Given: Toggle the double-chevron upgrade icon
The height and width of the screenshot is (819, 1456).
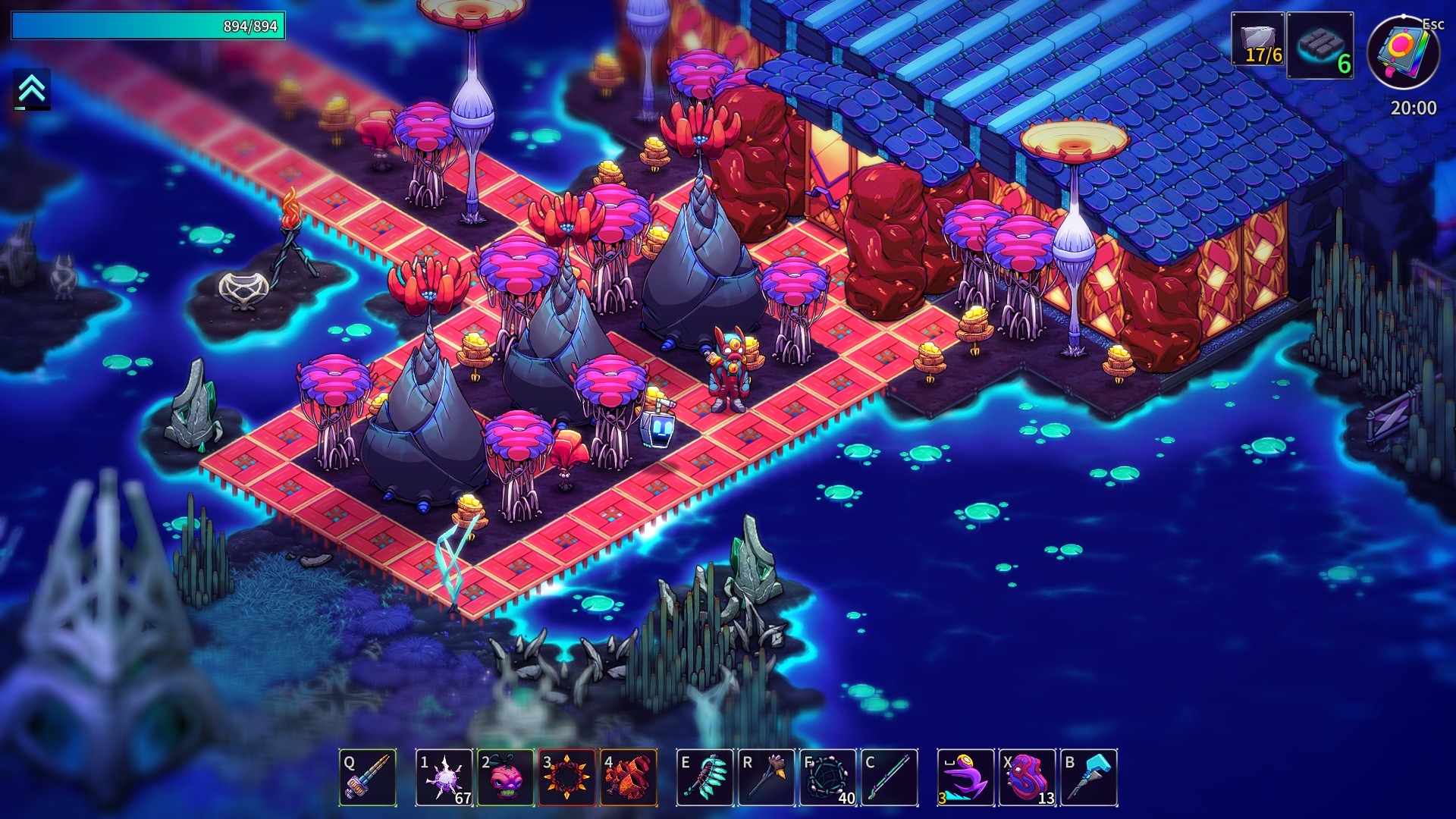Looking at the screenshot, I should click(32, 89).
